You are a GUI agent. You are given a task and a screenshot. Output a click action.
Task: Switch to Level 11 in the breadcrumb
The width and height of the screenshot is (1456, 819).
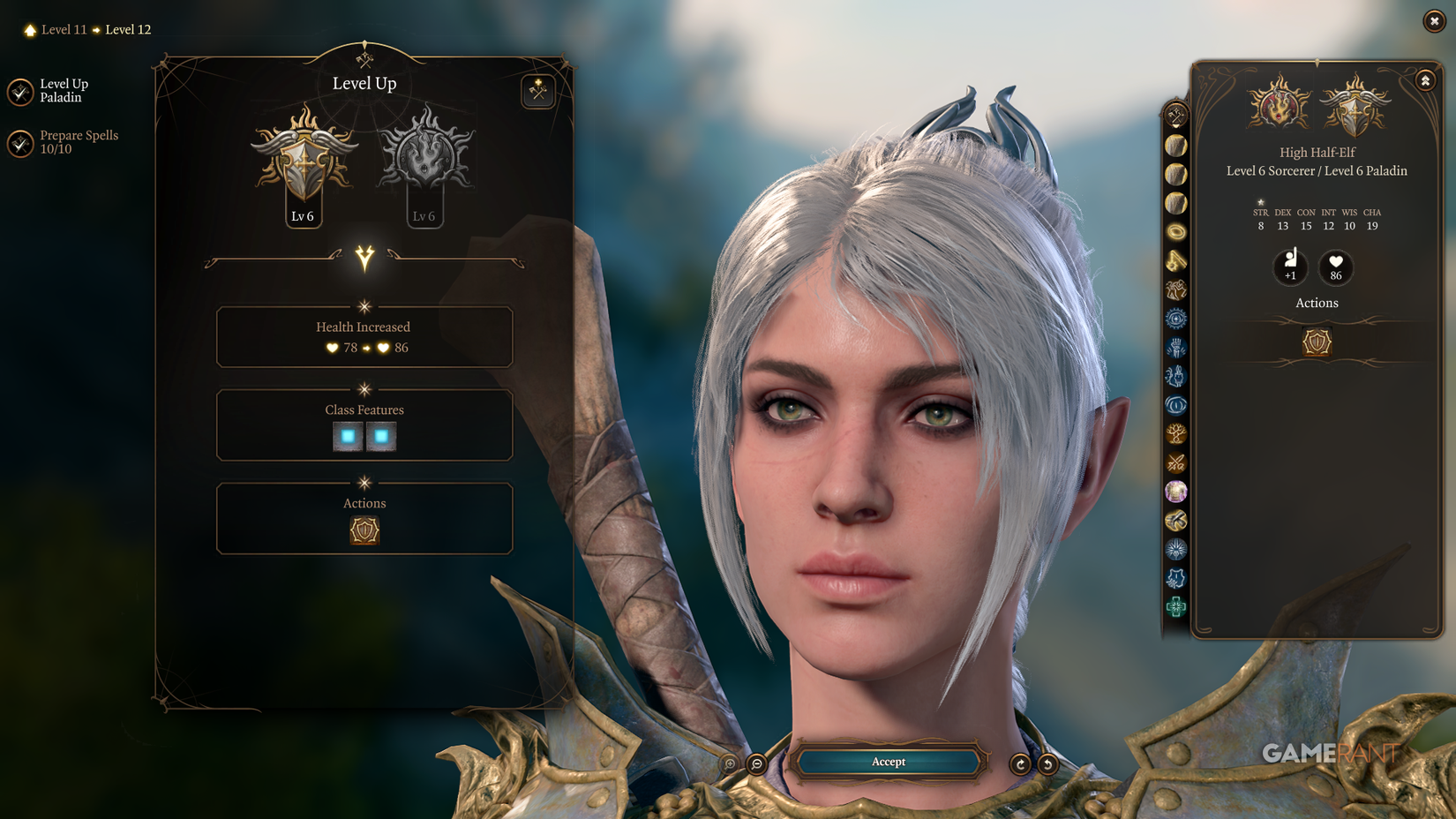point(63,29)
